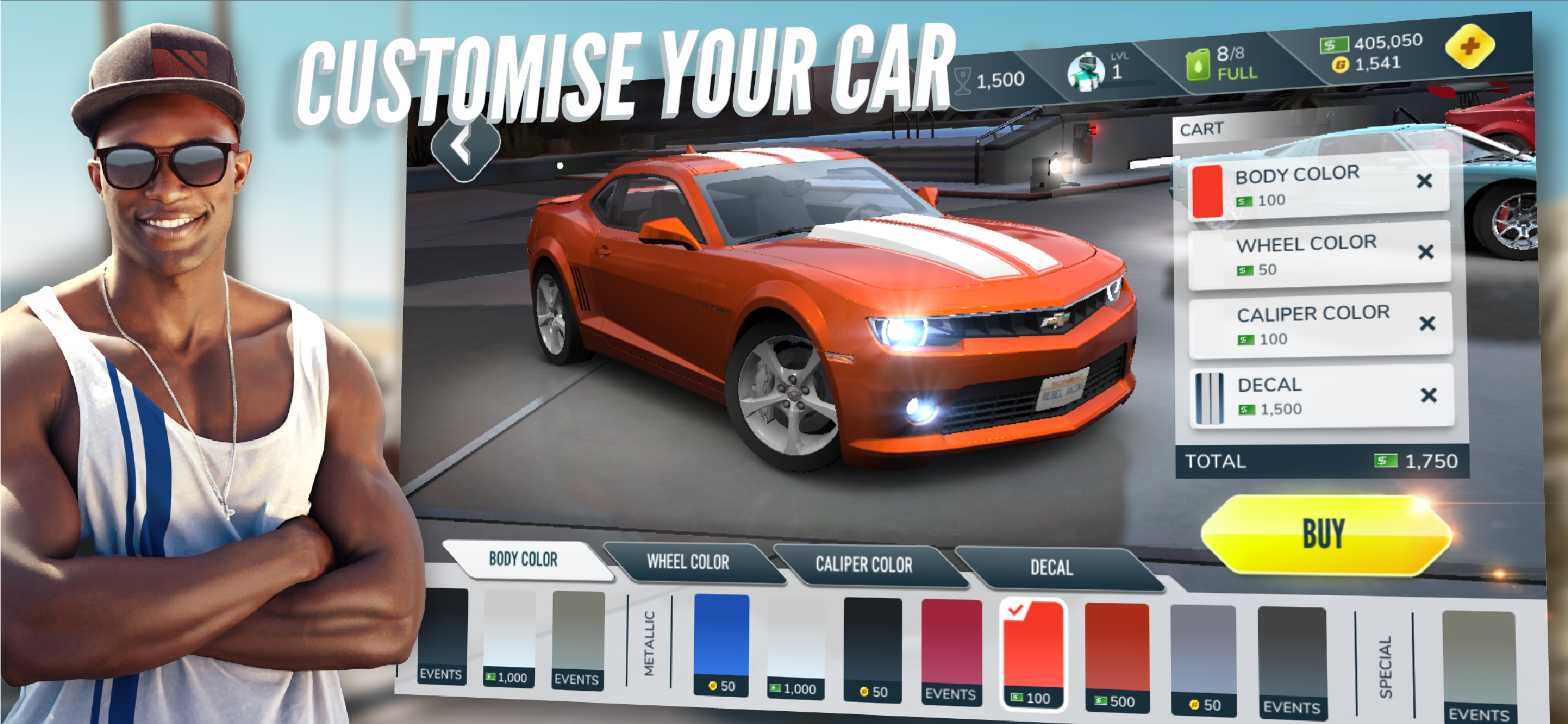Click the TOTAL row showing 1,750
The image size is (1568, 724).
(1327, 462)
